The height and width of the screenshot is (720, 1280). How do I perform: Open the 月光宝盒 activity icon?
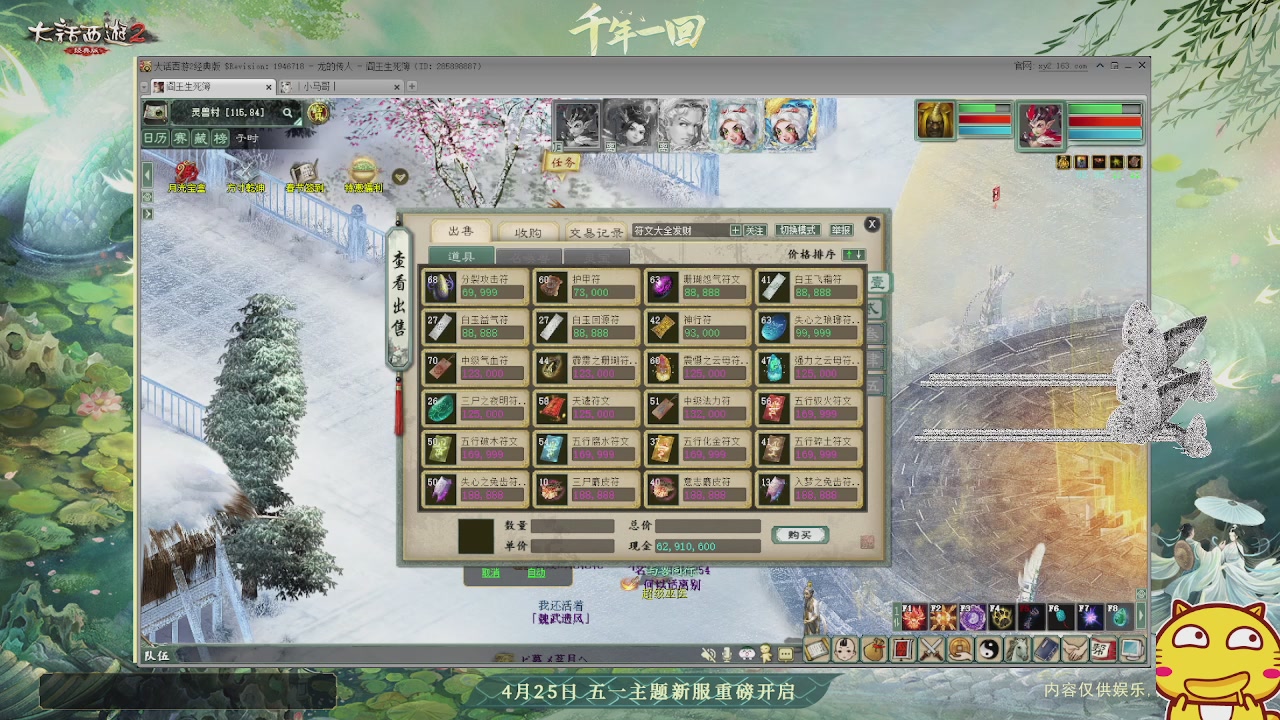(x=186, y=172)
